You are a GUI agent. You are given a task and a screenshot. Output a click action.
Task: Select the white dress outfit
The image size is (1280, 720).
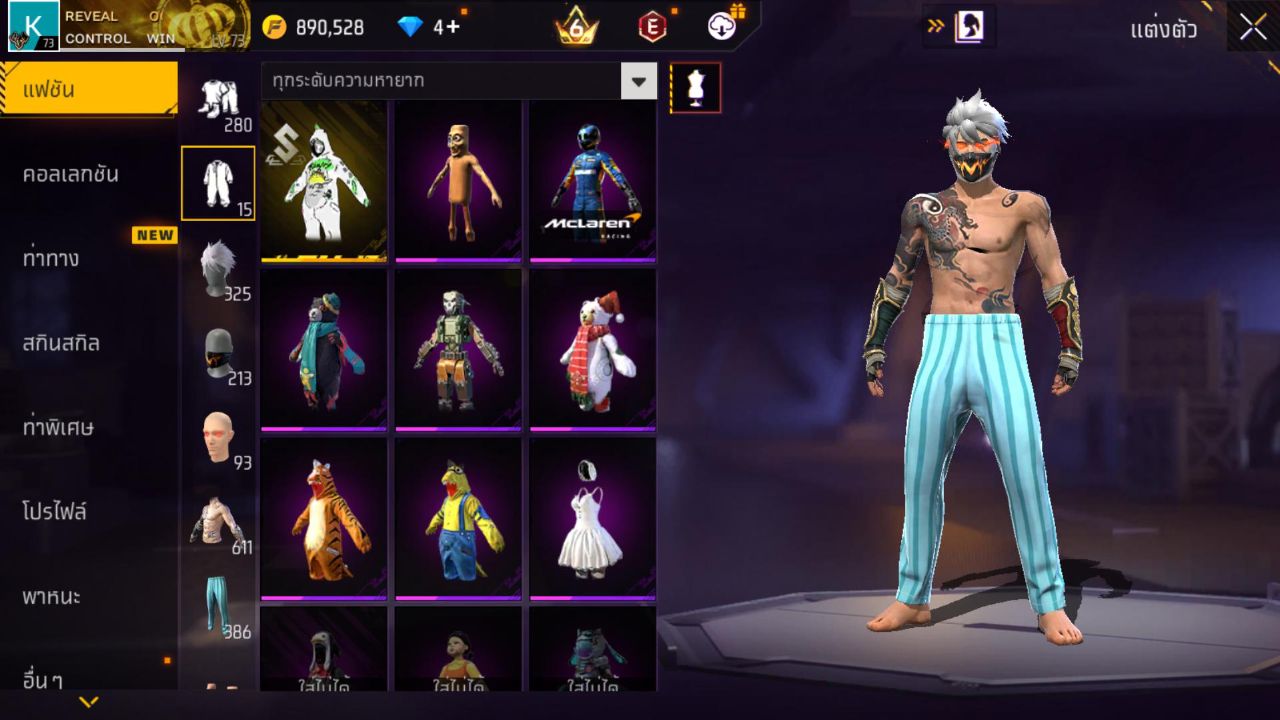[x=592, y=518]
